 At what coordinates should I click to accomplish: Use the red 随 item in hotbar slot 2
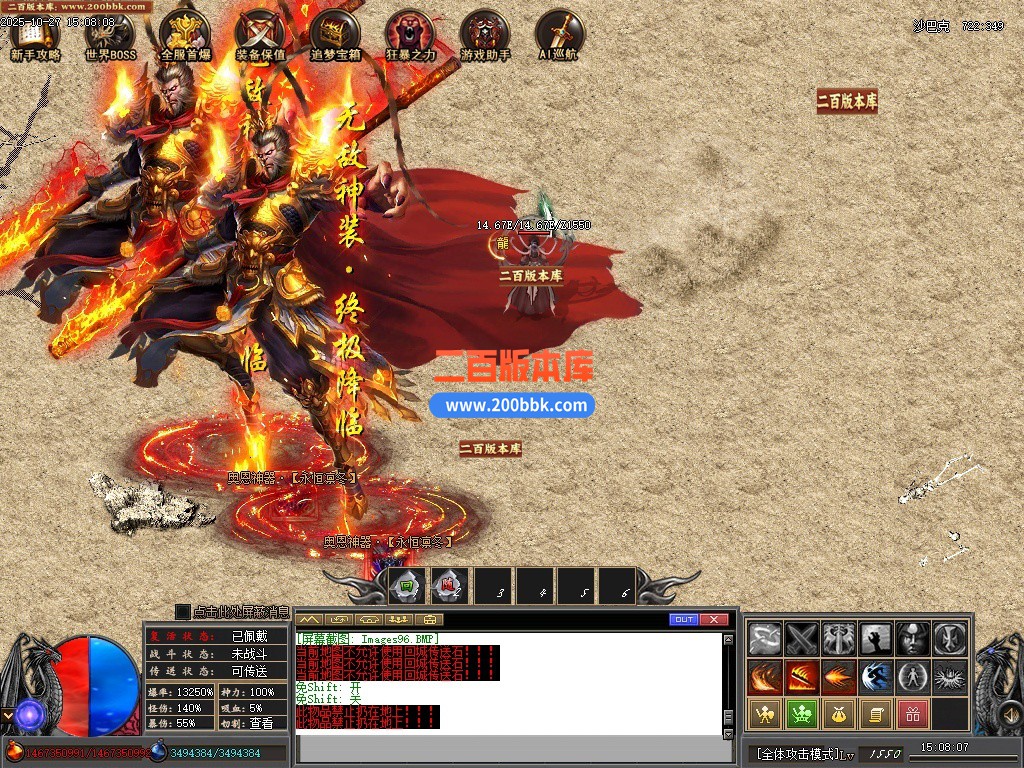pyautogui.click(x=450, y=586)
